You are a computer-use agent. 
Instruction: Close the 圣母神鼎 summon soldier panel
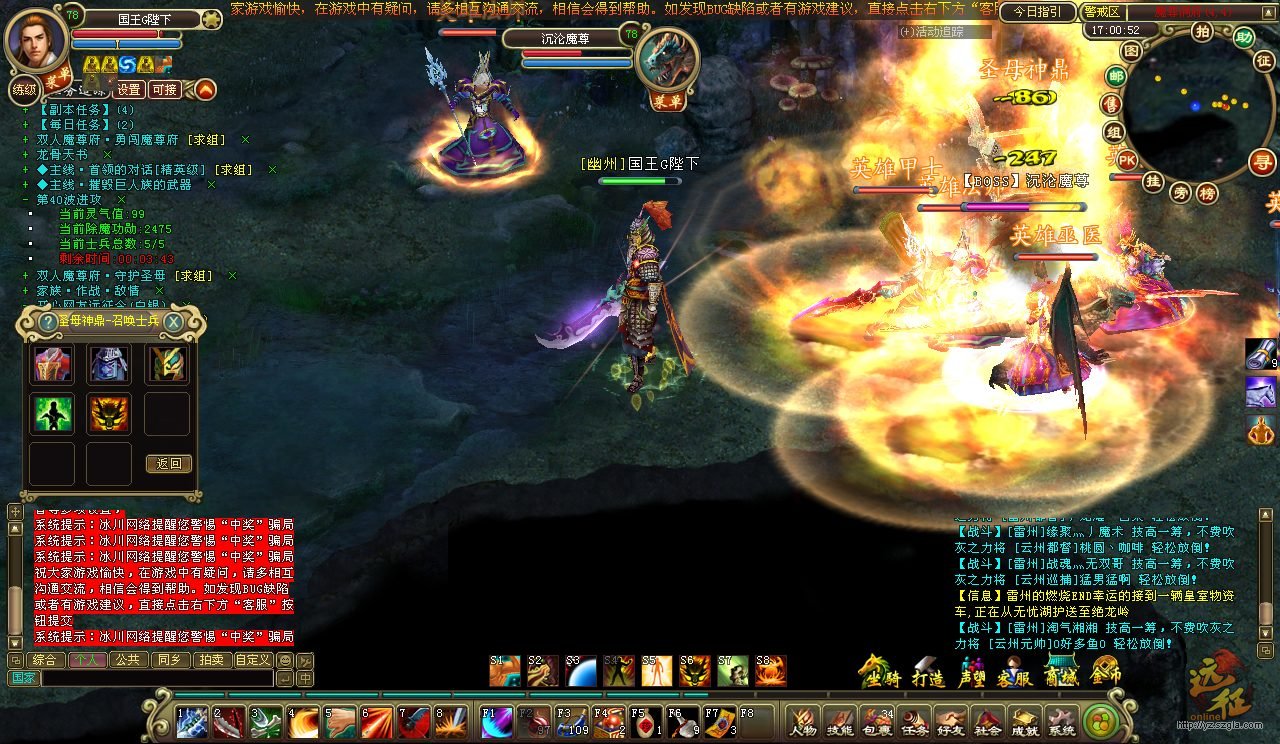(173, 322)
